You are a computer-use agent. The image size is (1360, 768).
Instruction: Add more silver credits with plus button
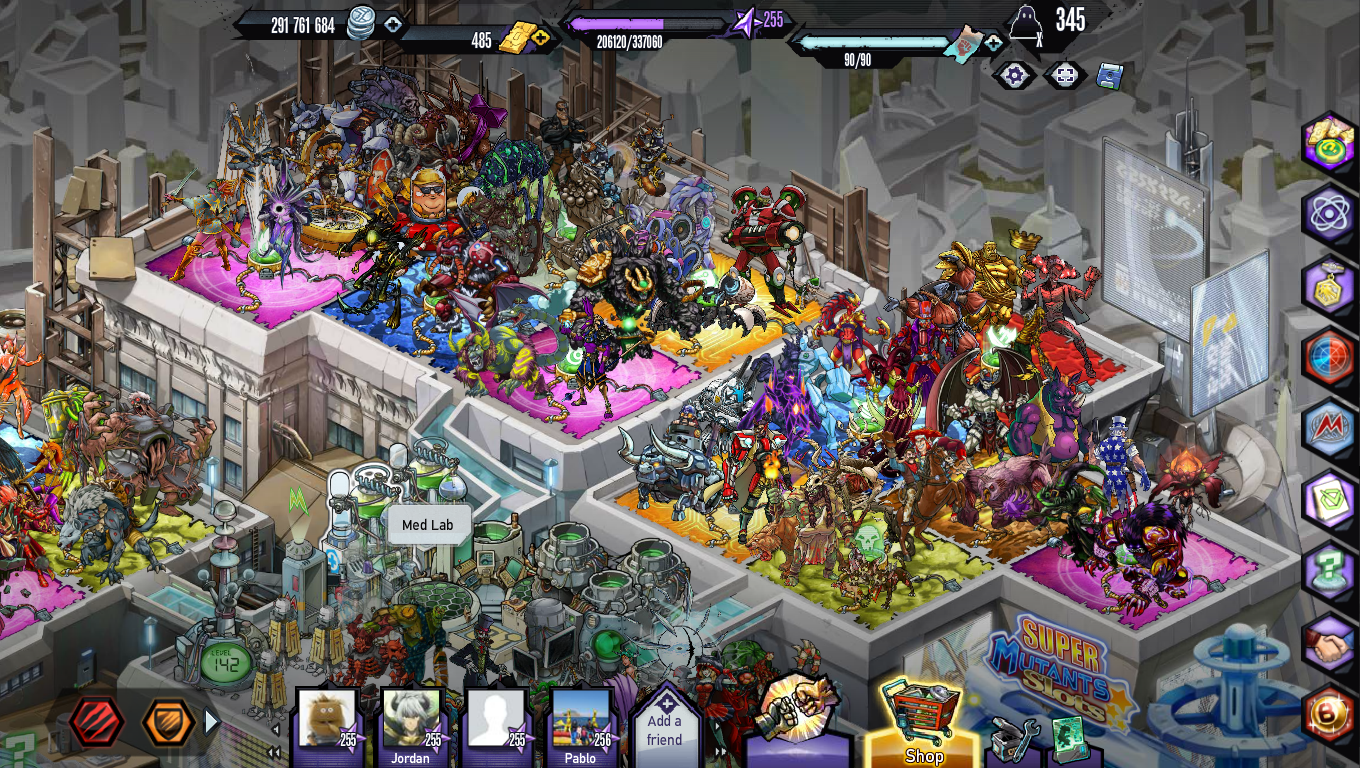[x=393, y=25]
